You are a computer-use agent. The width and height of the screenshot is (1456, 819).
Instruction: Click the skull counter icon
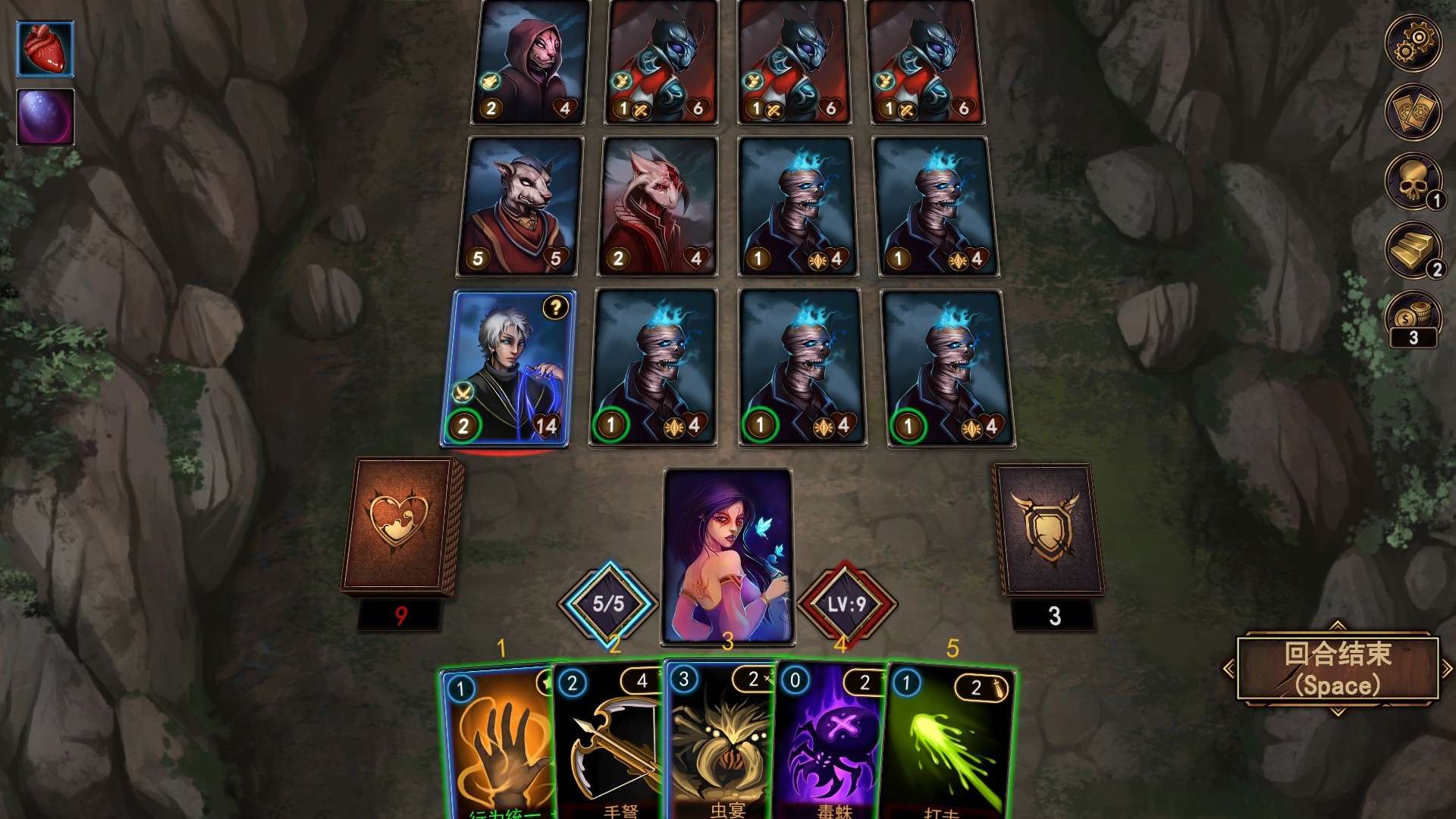pyautogui.click(x=1413, y=180)
